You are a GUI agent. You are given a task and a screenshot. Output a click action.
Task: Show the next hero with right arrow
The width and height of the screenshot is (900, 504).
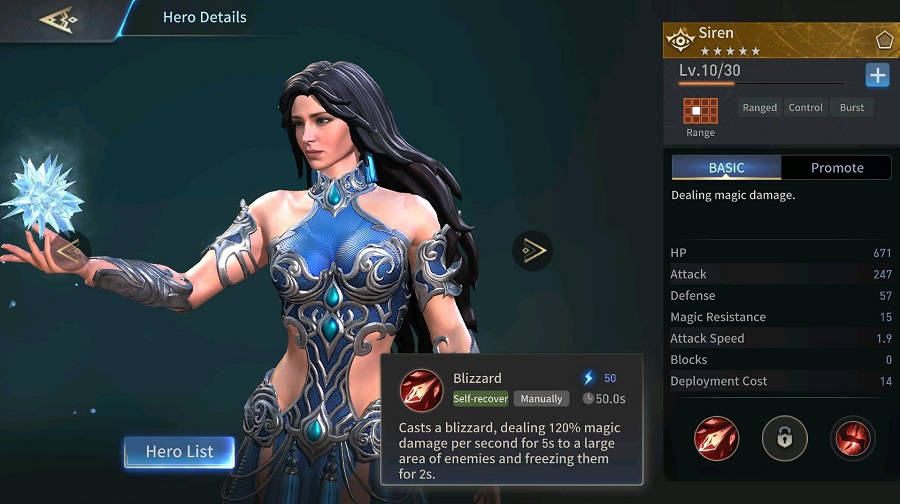click(533, 251)
